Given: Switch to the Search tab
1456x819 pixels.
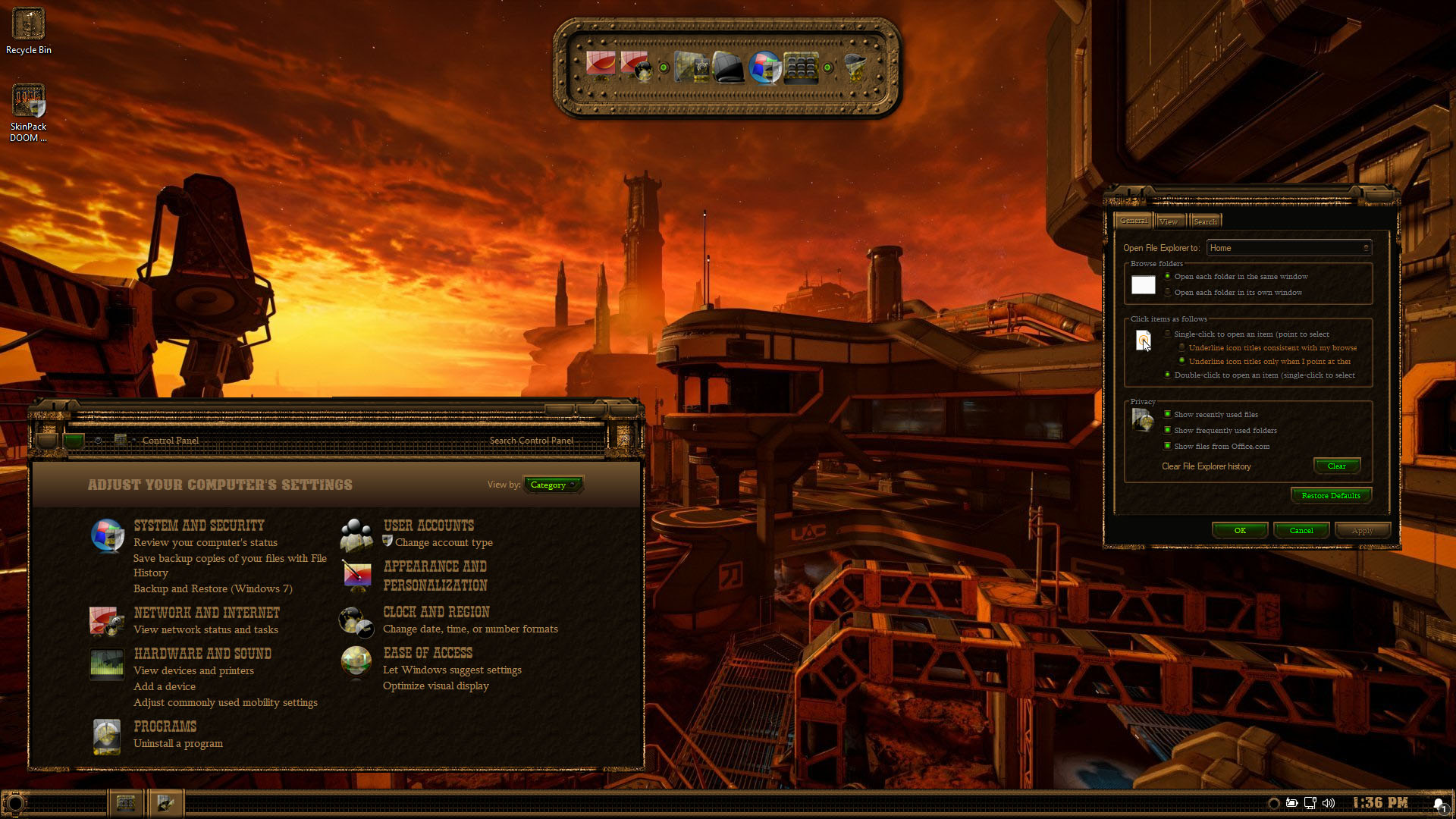Looking at the screenshot, I should click(x=1205, y=221).
